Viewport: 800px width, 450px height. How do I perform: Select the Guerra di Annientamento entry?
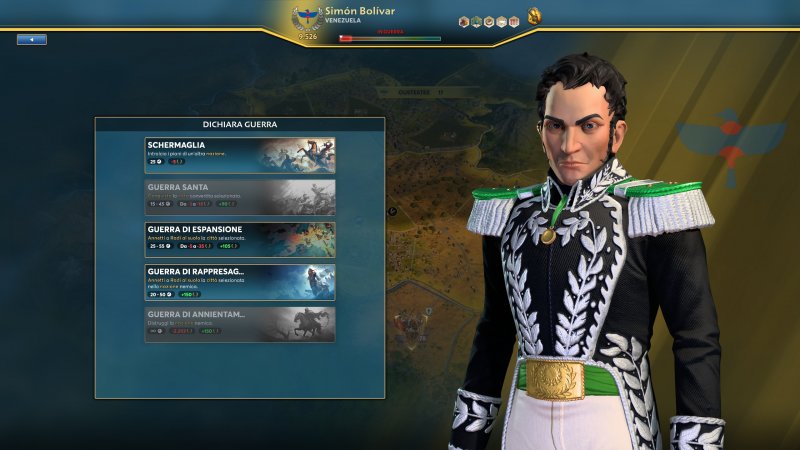(x=240, y=325)
